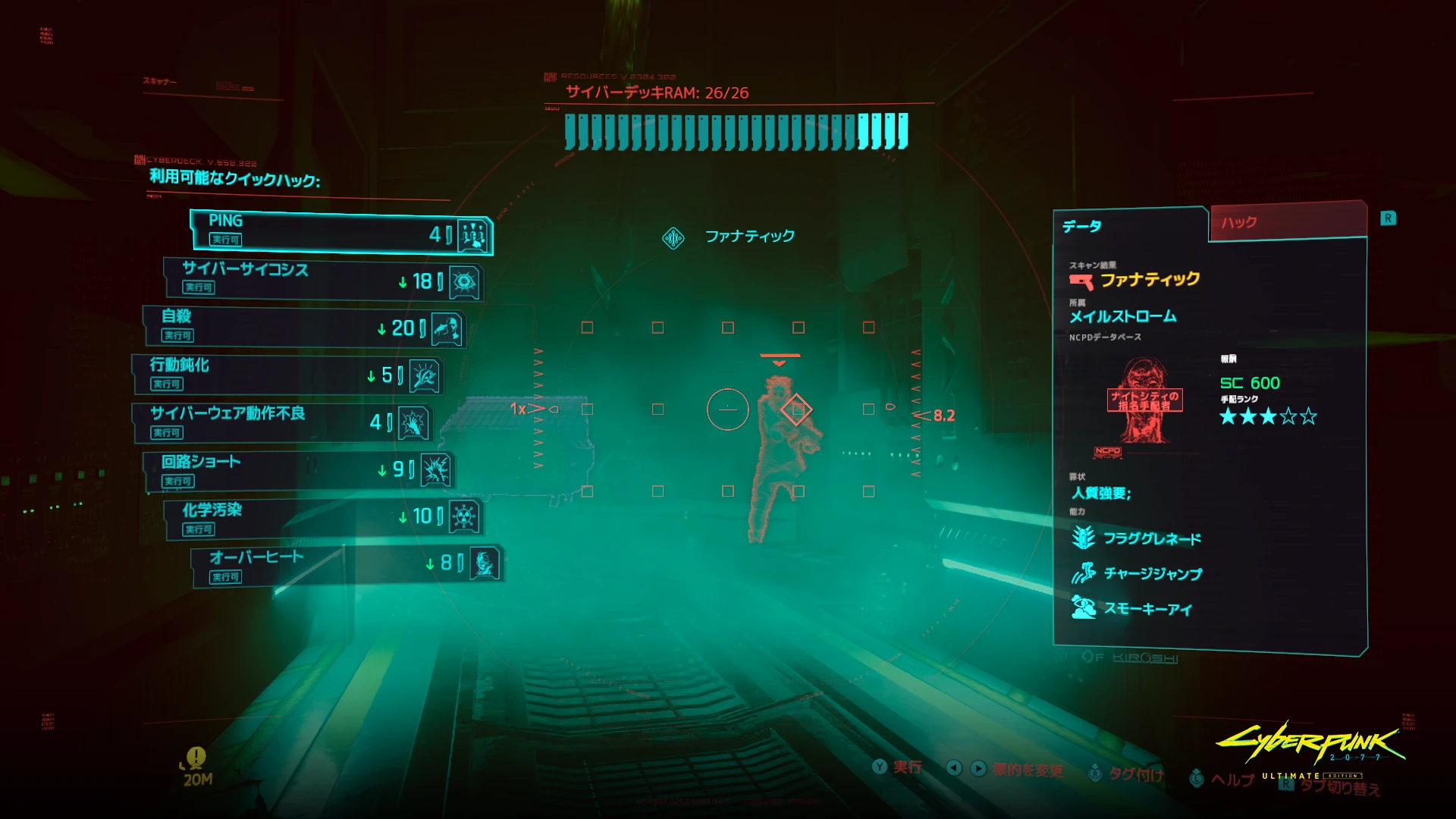The width and height of the screenshot is (1456, 819).
Task: Activate the オーバーヒート quickhack
Action: point(345,565)
